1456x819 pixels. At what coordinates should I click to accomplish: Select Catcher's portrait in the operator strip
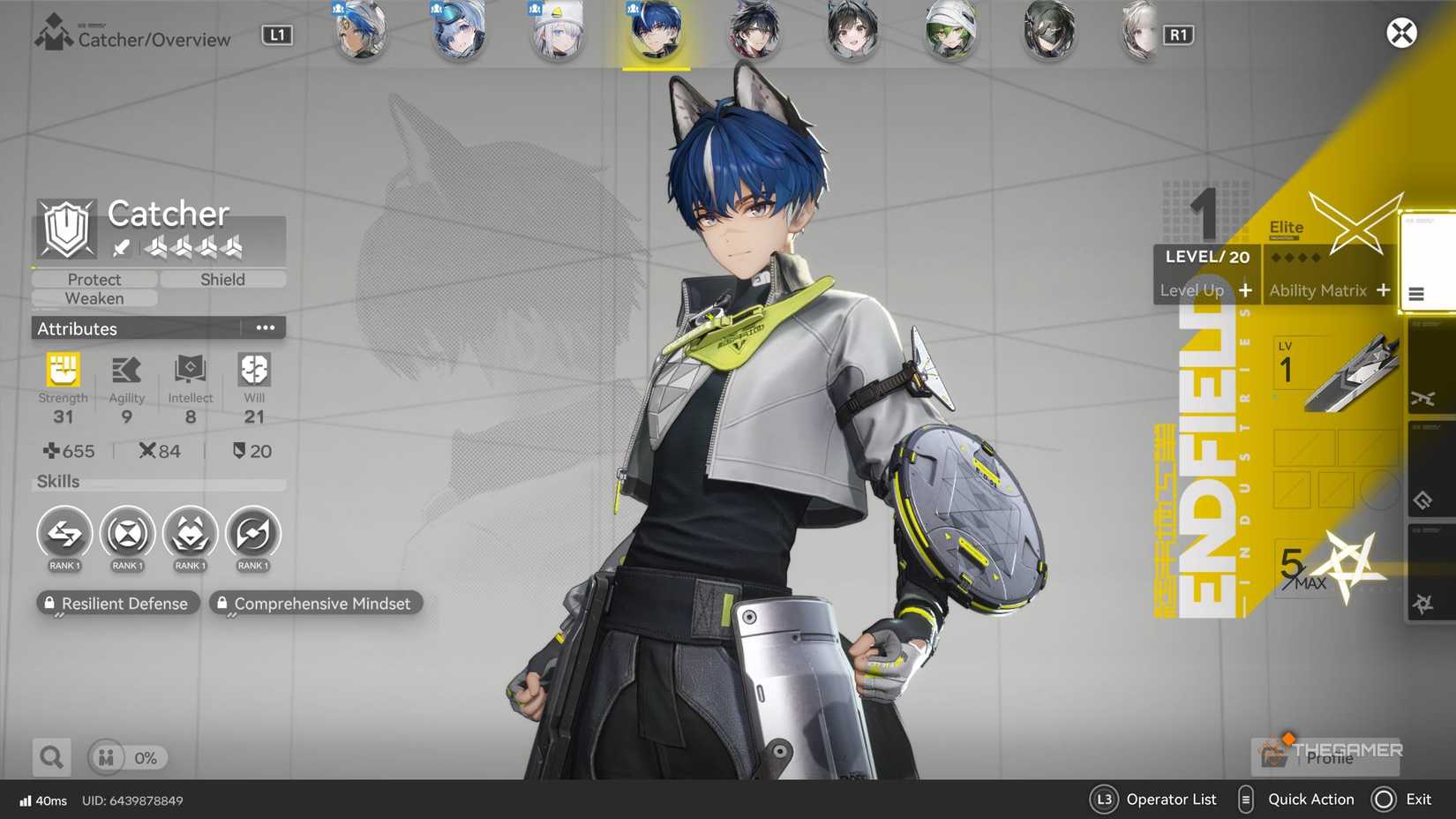coord(656,34)
